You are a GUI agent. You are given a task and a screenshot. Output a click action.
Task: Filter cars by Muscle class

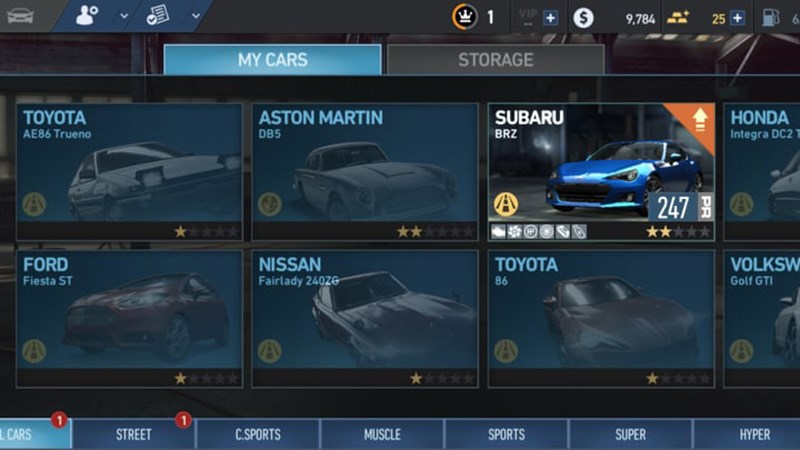[381, 435]
